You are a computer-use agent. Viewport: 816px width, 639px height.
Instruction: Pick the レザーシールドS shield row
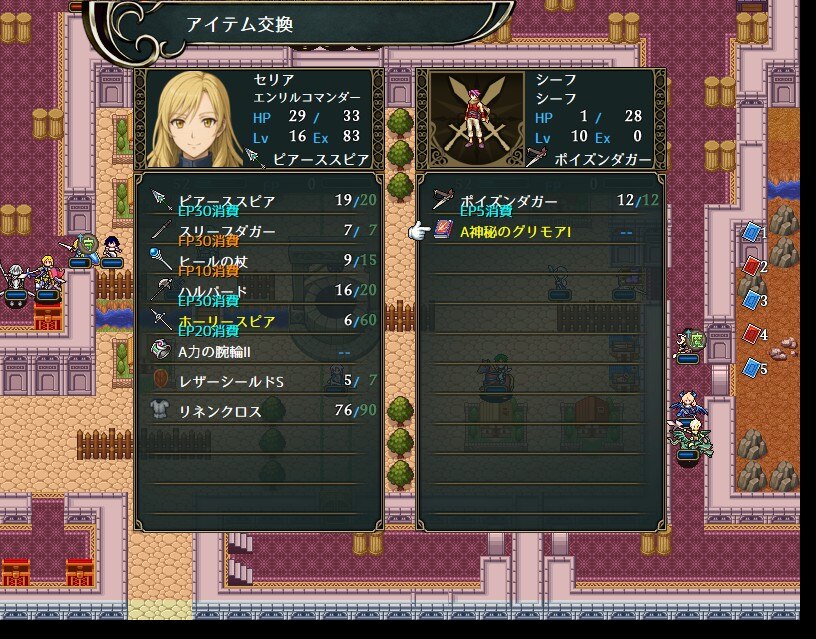pos(258,381)
